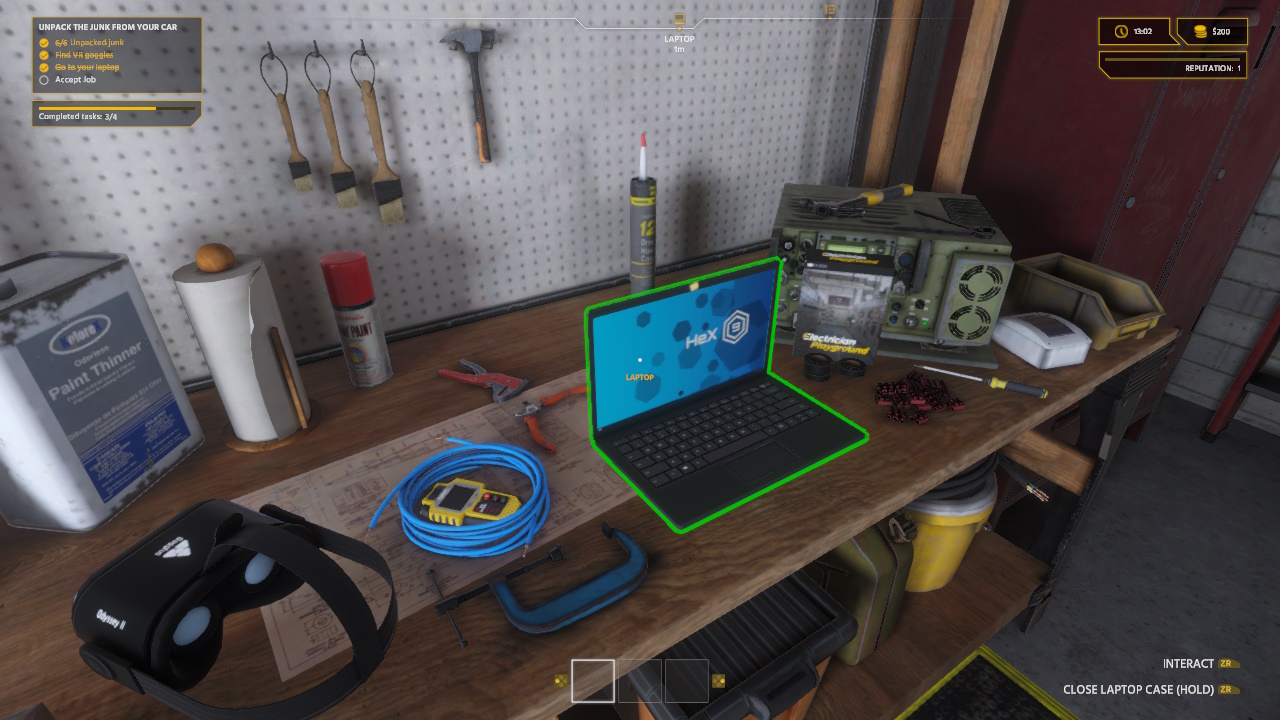Screen dimensions: 1280x720
Task: Select the middle hotbar slot
Action: (640, 681)
